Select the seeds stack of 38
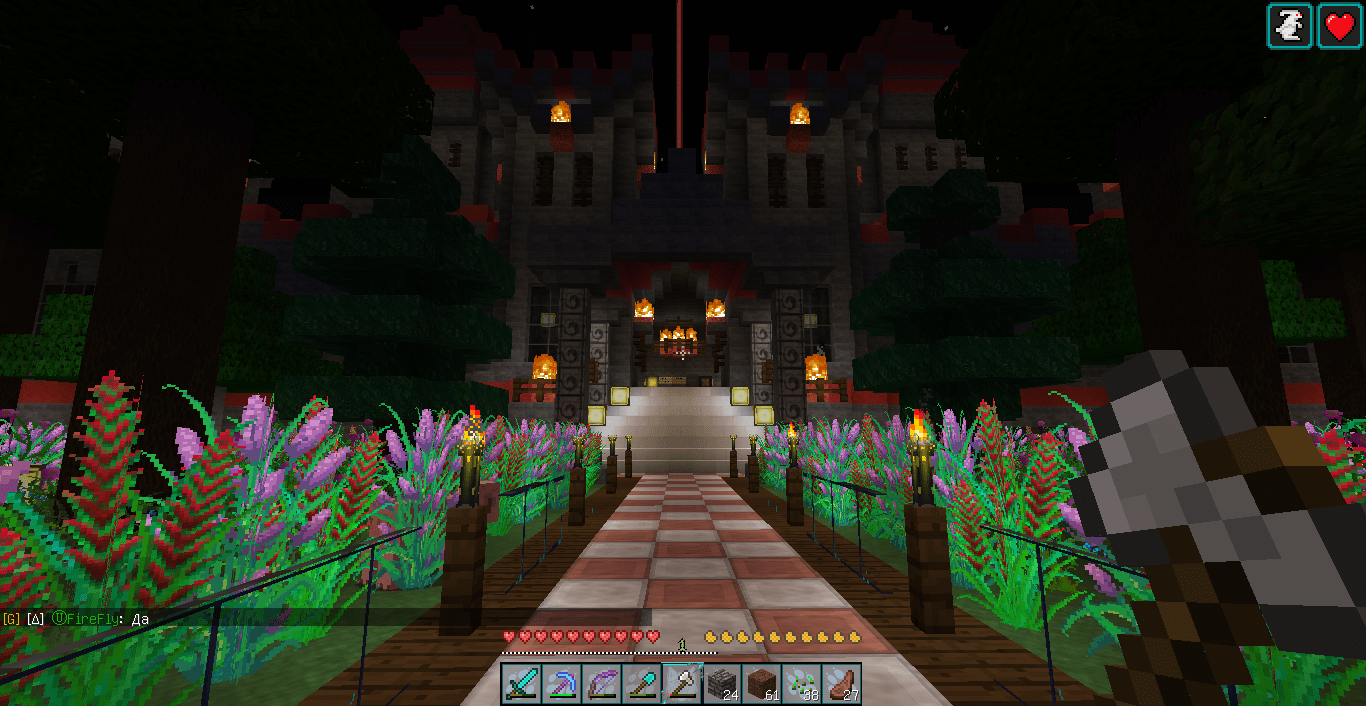Viewport: 1366px width, 706px height. pos(801,684)
